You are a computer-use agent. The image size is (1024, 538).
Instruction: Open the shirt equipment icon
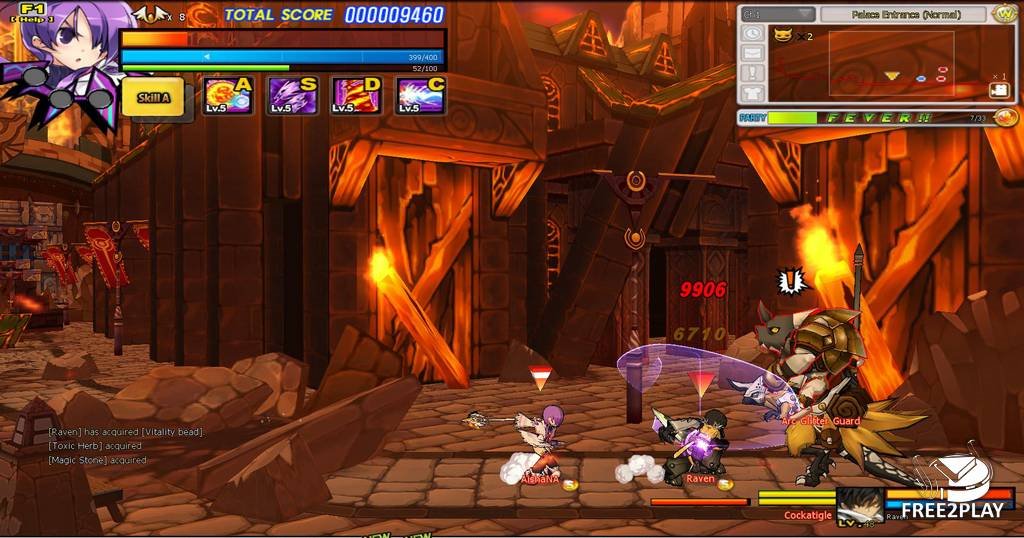pos(753,93)
